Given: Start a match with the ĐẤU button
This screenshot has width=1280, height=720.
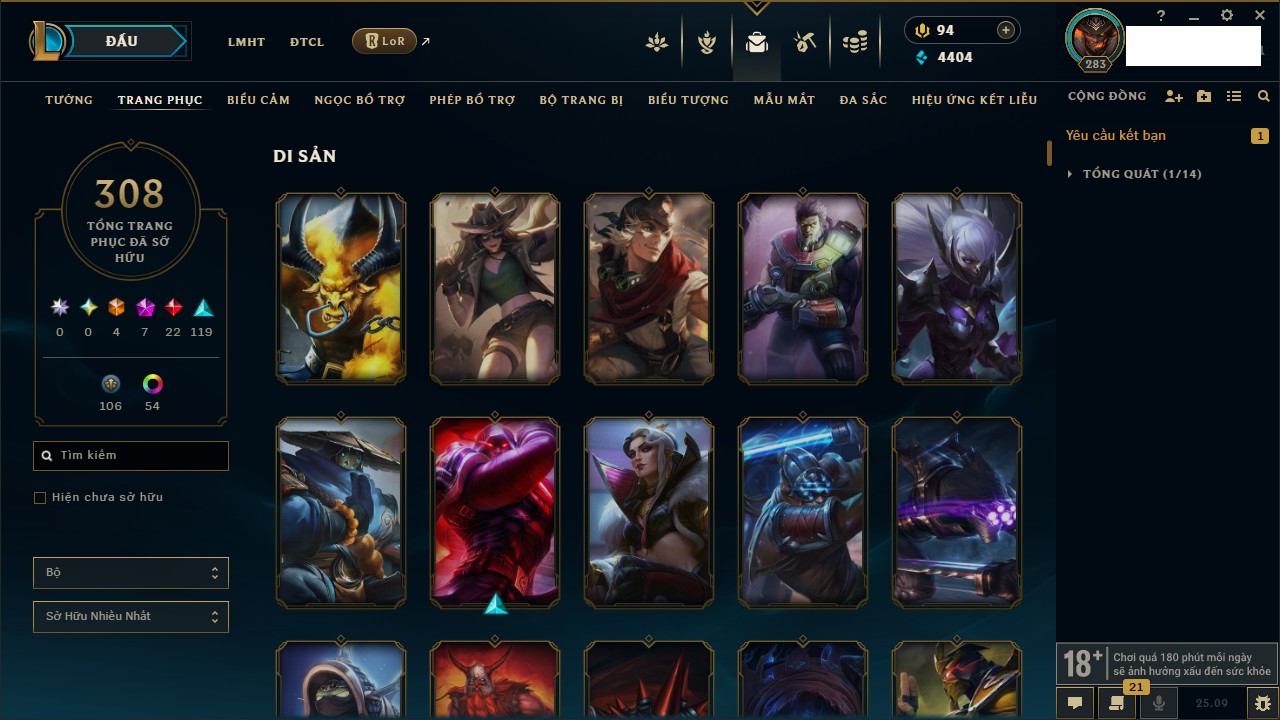Looking at the screenshot, I should click(123, 41).
